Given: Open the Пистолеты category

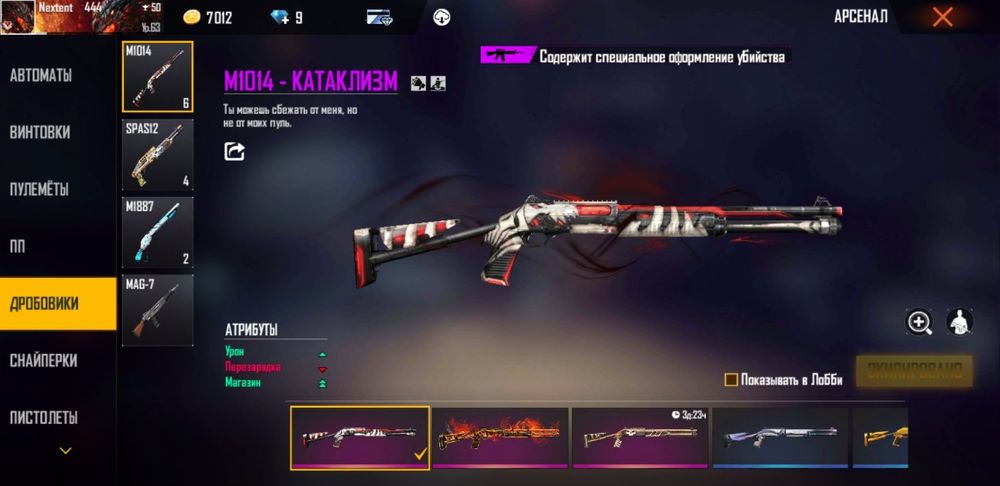Looking at the screenshot, I should coord(44,417).
